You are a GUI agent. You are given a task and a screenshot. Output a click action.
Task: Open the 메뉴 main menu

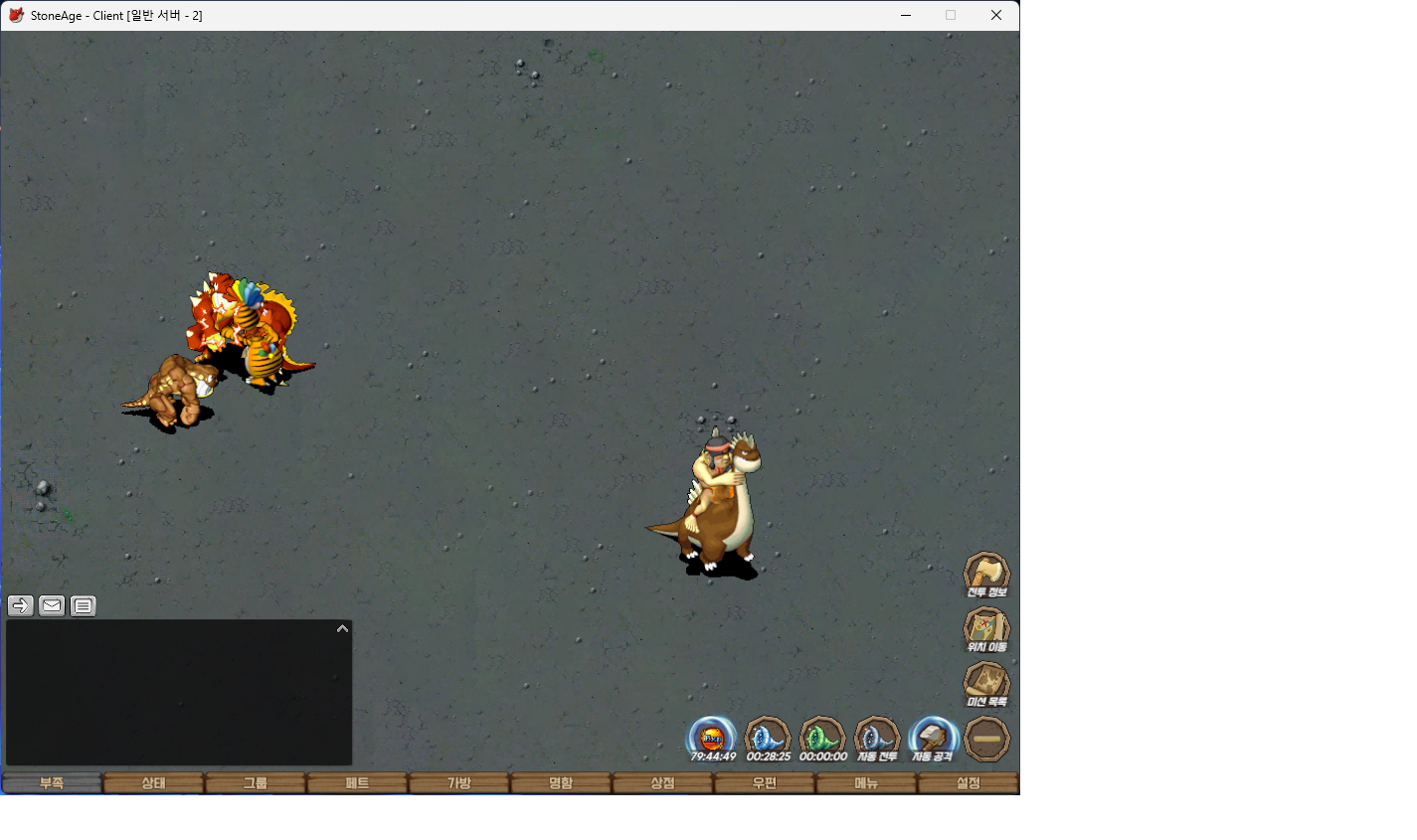coord(866,783)
